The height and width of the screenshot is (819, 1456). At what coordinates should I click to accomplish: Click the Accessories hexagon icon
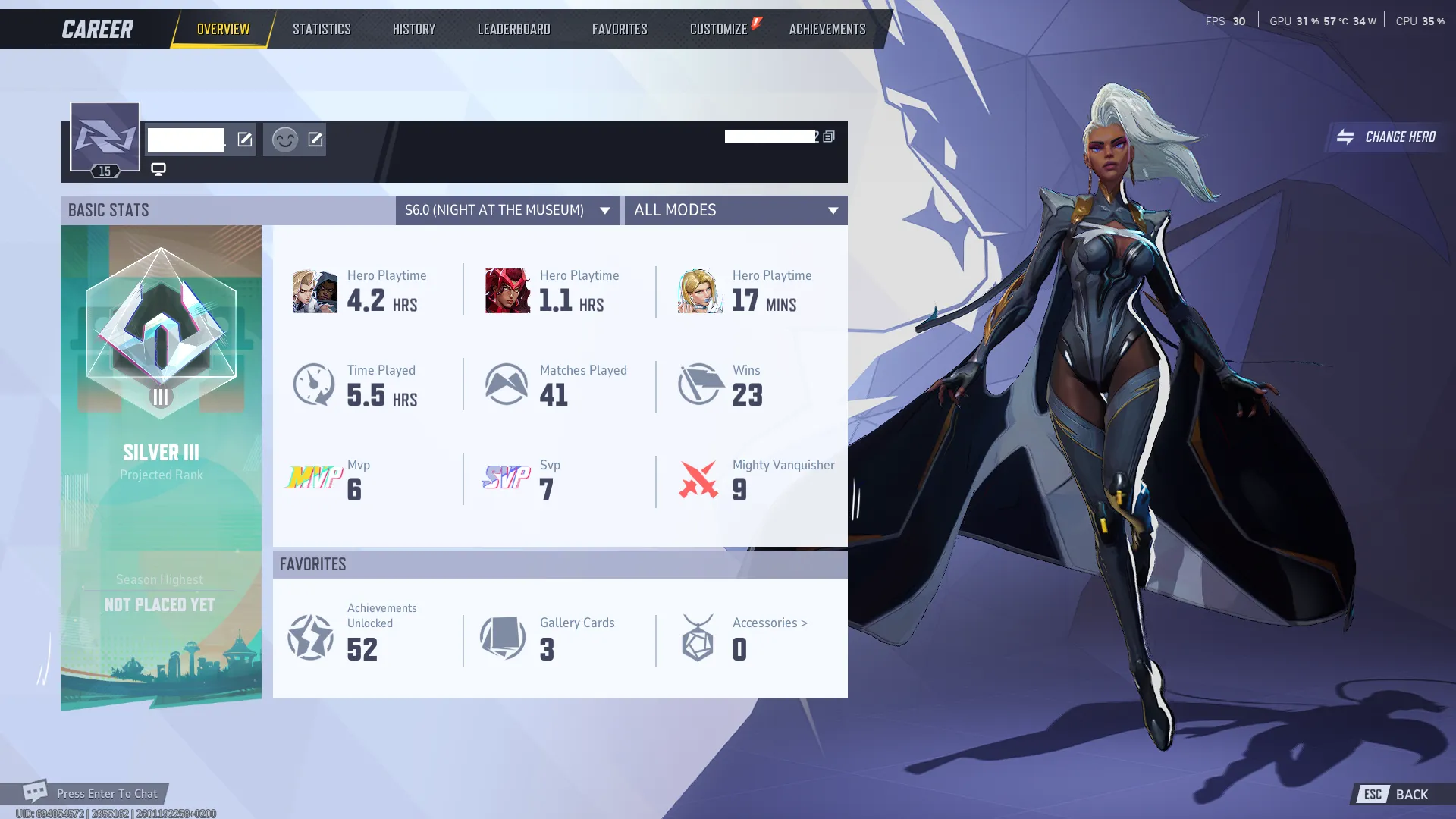pyautogui.click(x=697, y=638)
